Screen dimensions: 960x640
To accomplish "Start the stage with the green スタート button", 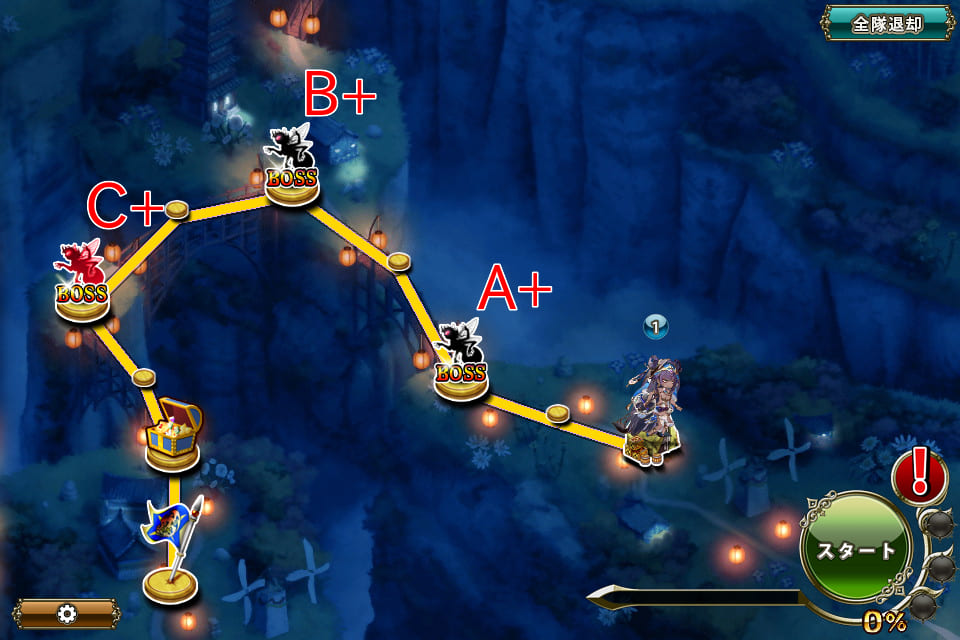I will pos(855,551).
